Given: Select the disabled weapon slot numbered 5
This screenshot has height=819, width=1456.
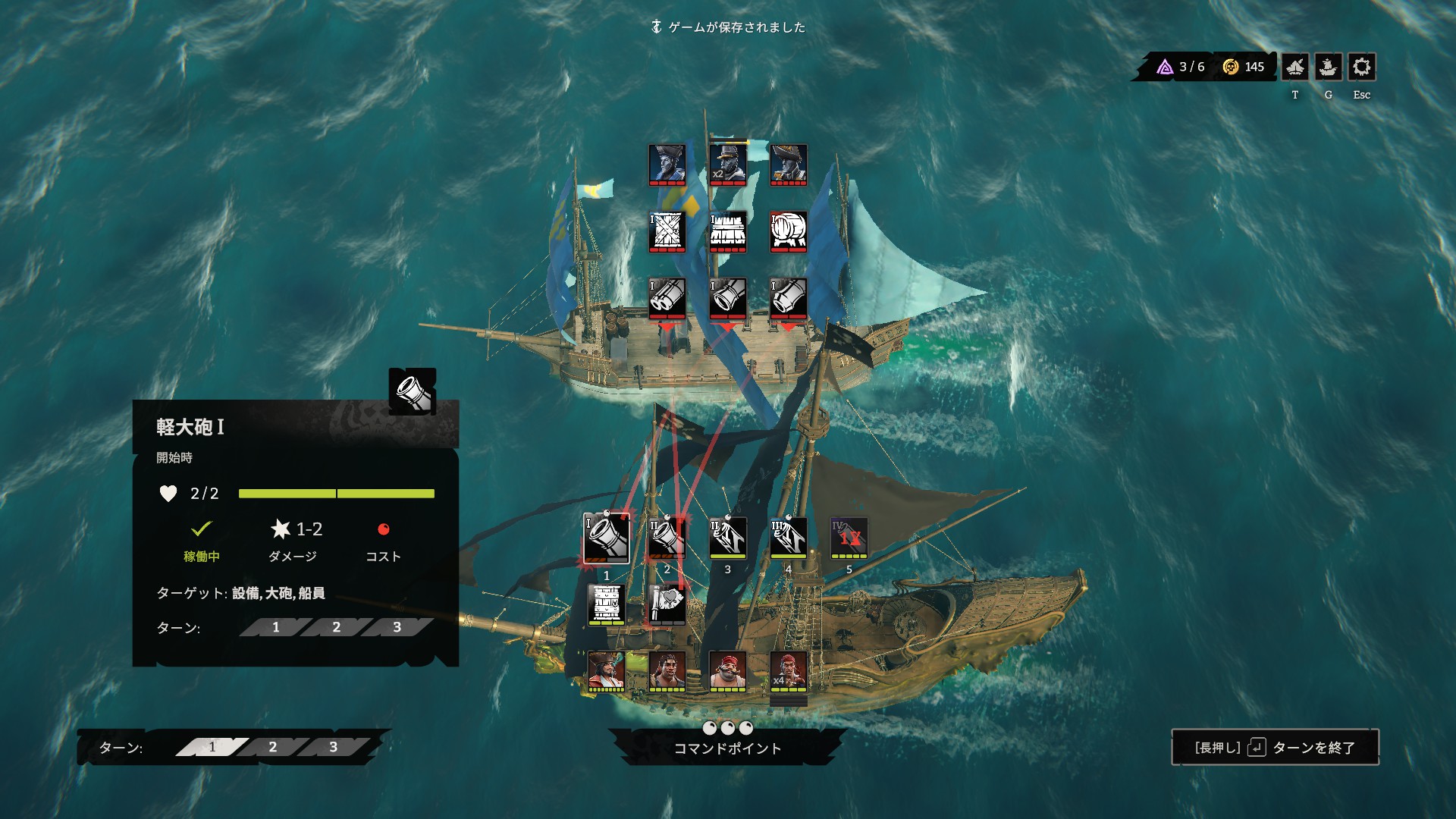Looking at the screenshot, I should (x=849, y=538).
